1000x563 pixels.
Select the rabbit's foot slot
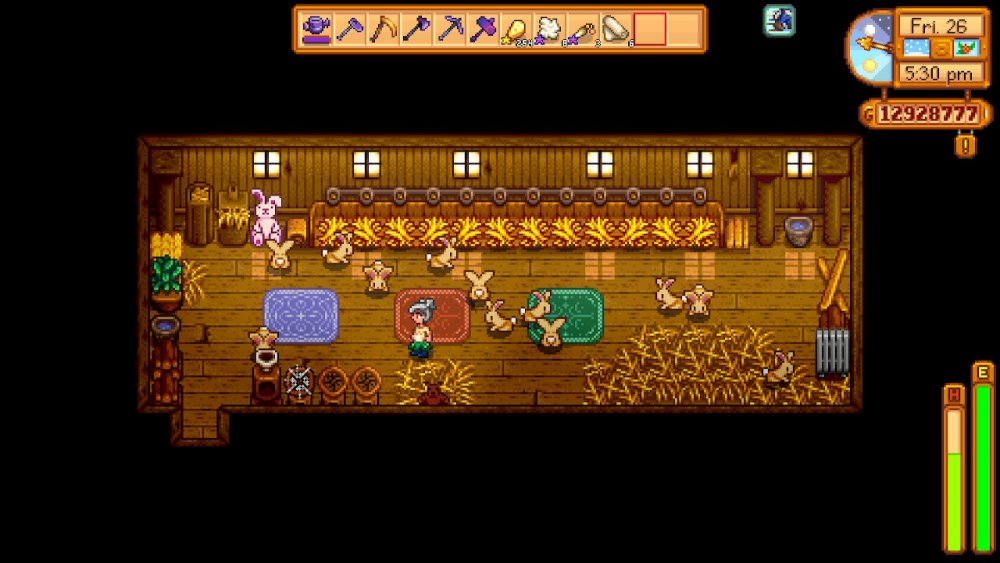click(583, 29)
